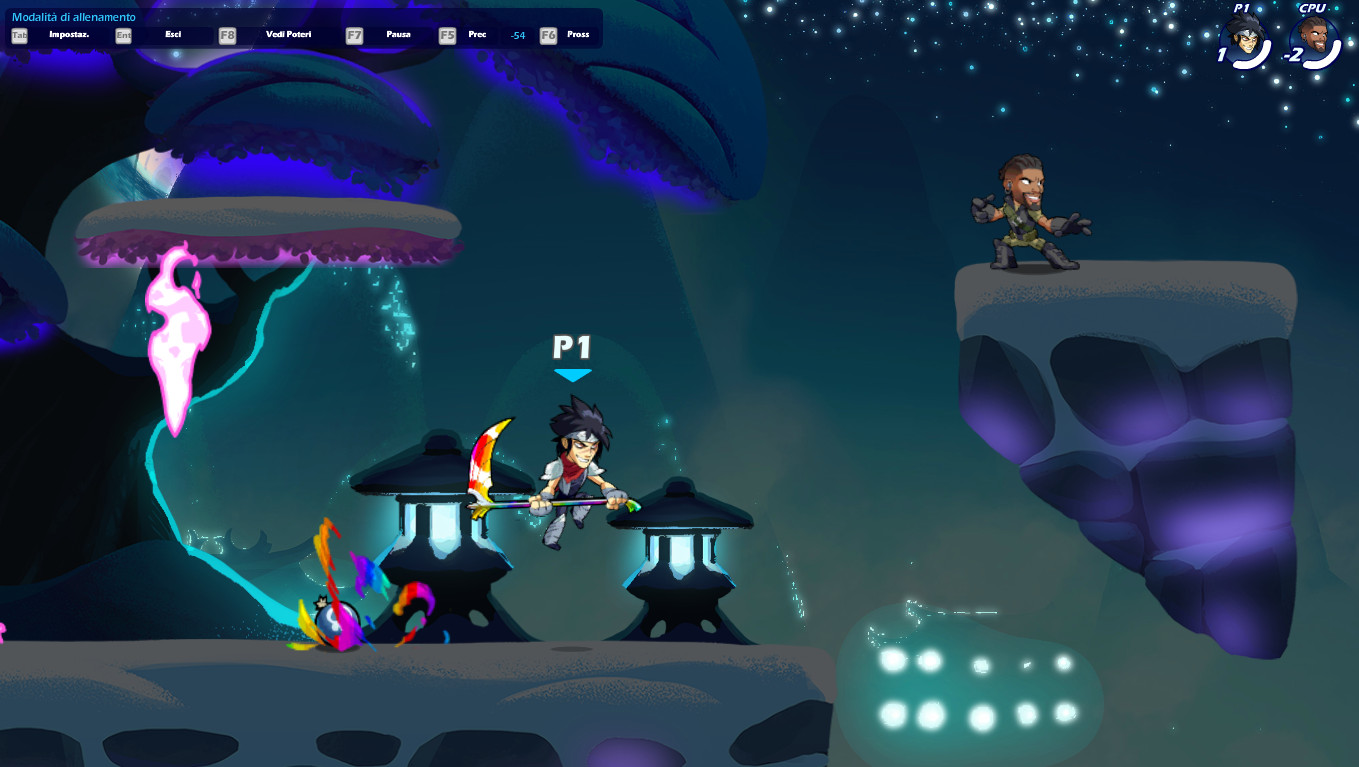Click the F5 key icon for Prec

point(446,34)
